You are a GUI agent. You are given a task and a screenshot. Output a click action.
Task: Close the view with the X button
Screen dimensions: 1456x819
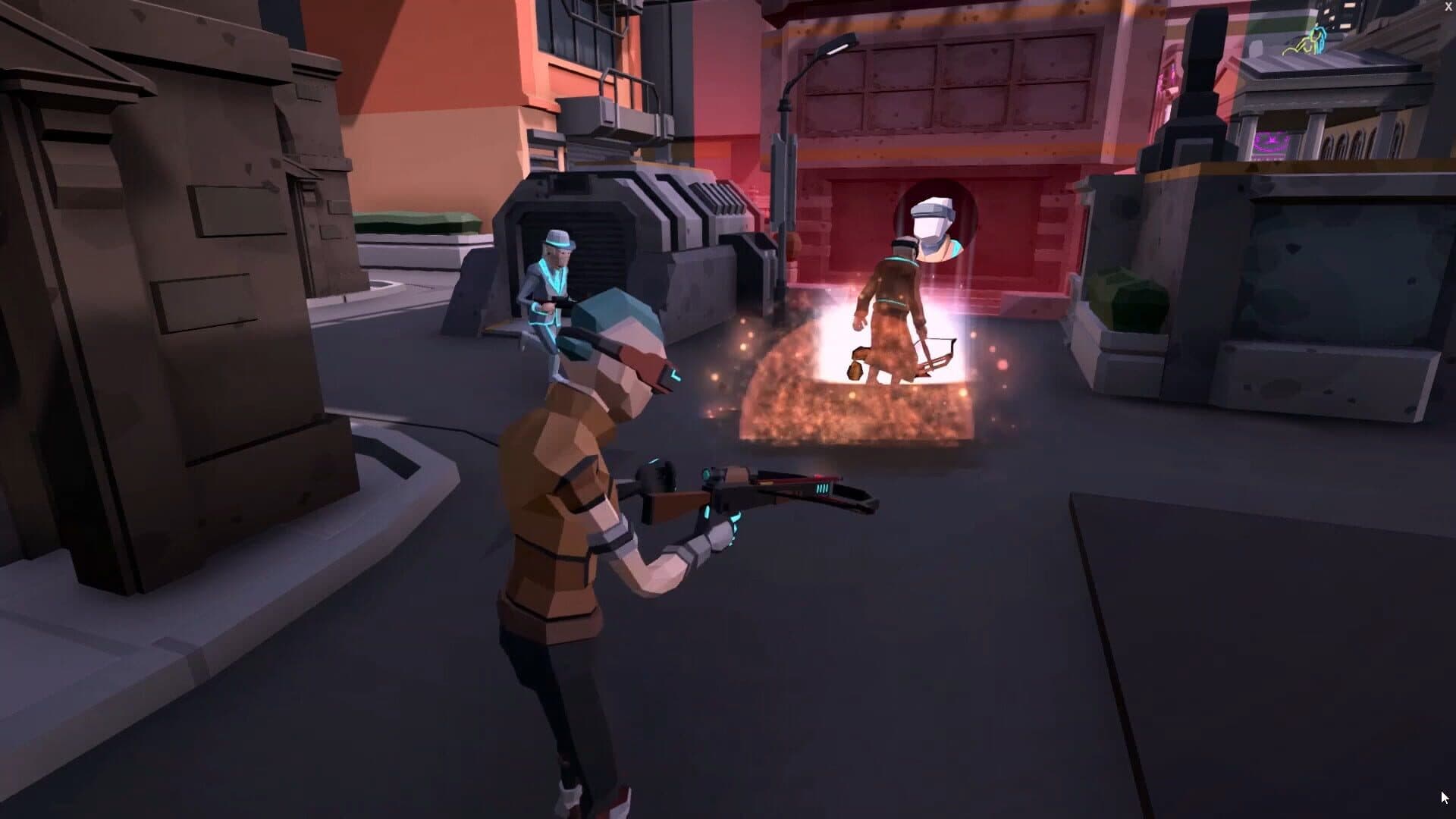[1448, 7]
